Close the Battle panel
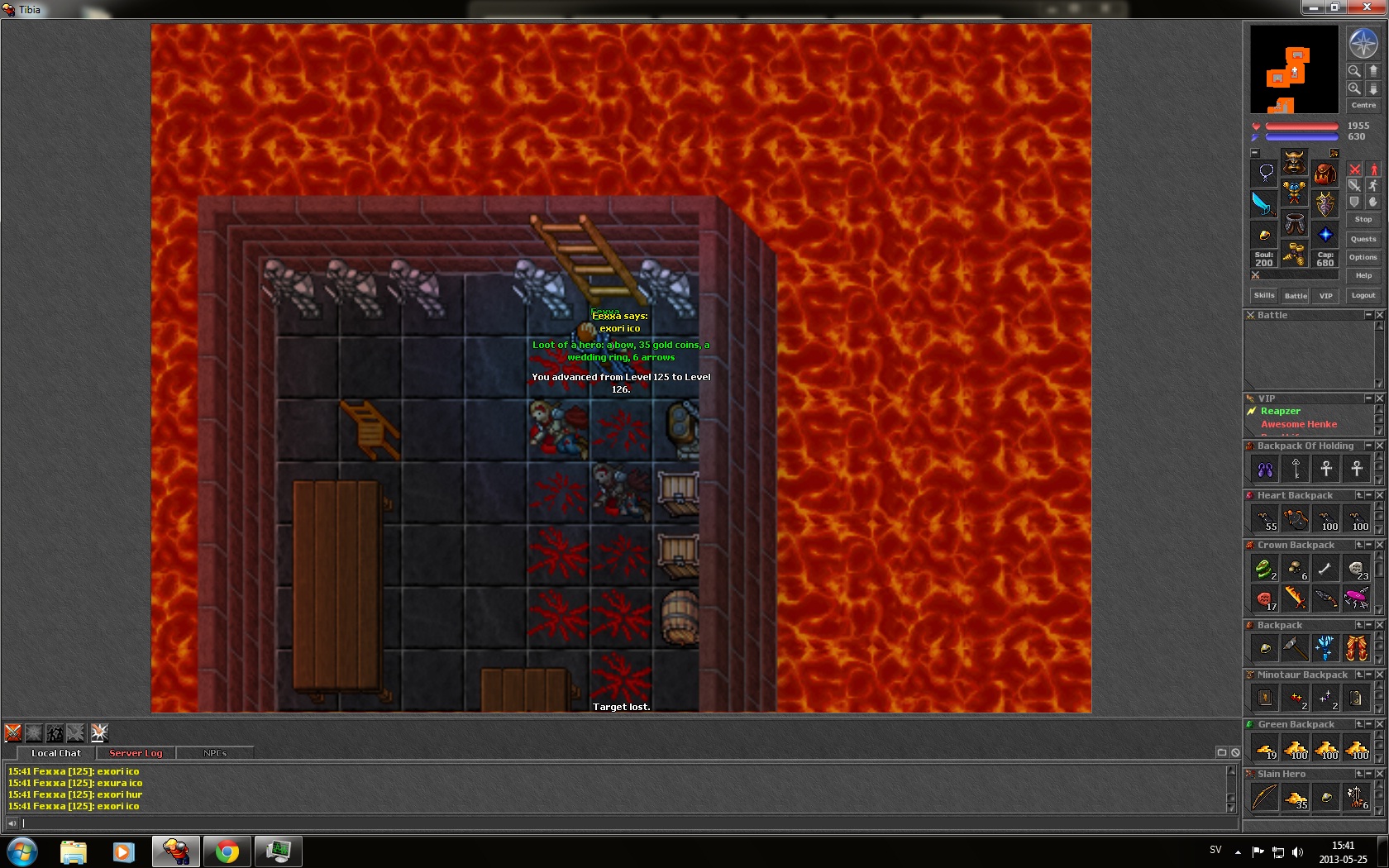Image resolution: width=1389 pixels, height=868 pixels. coord(1379,315)
